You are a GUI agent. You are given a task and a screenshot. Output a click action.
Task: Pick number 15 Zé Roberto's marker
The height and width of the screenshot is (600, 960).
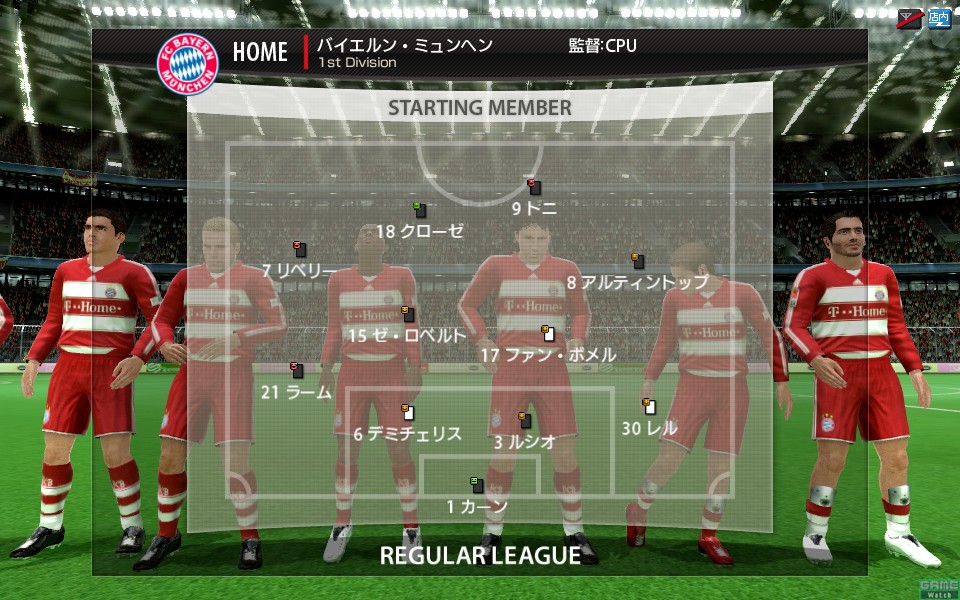pos(408,314)
